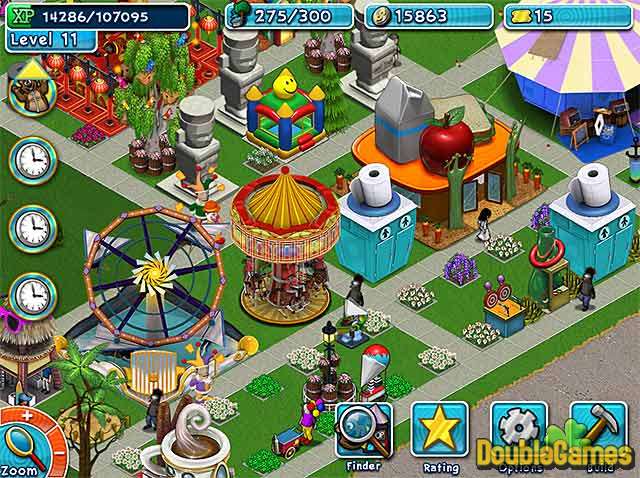640x478 pixels.
Task: Open the Finder tool
Action: coord(363,430)
